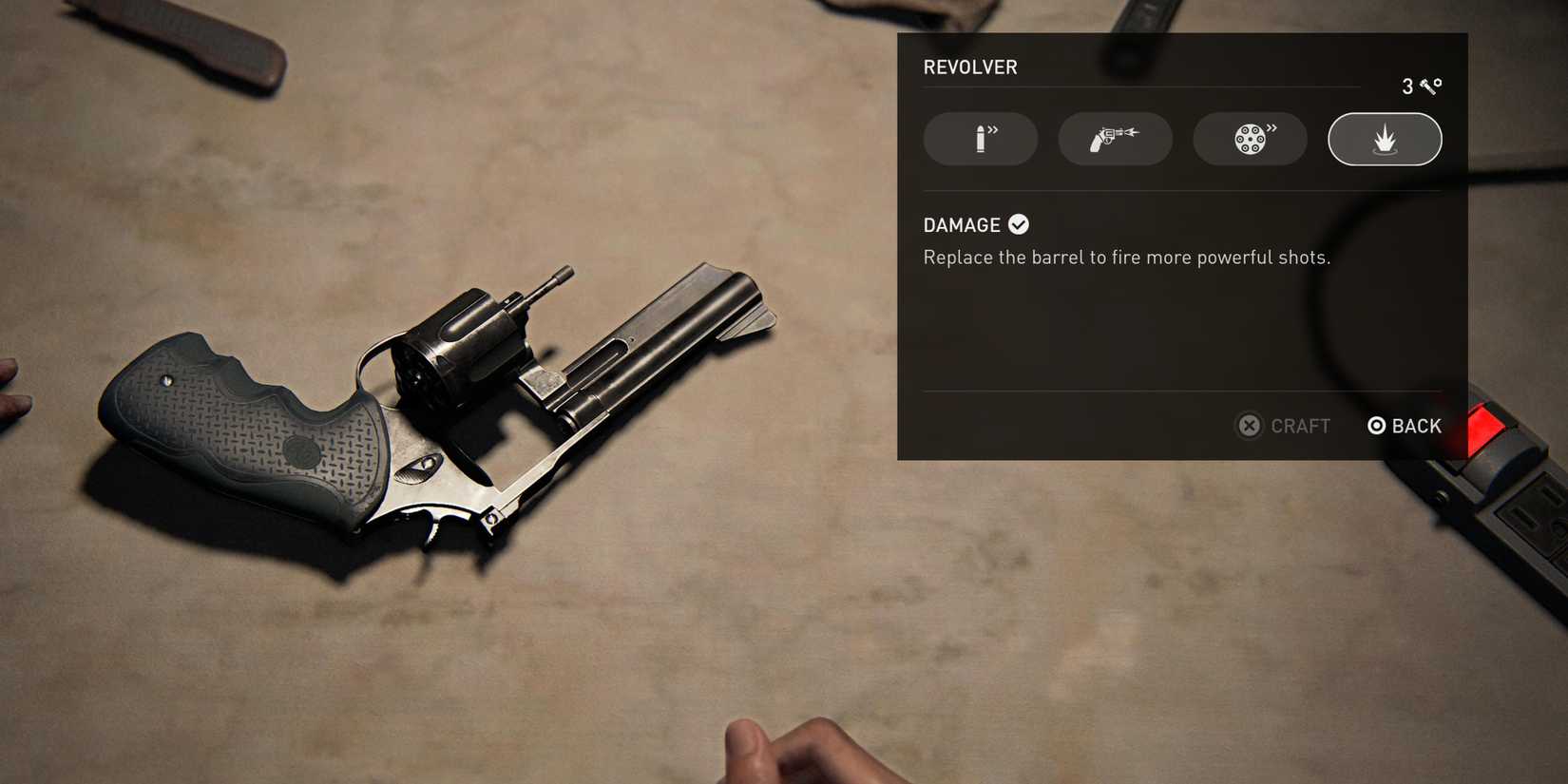
Task: Click the X craft controller icon
Action: coord(1249,426)
